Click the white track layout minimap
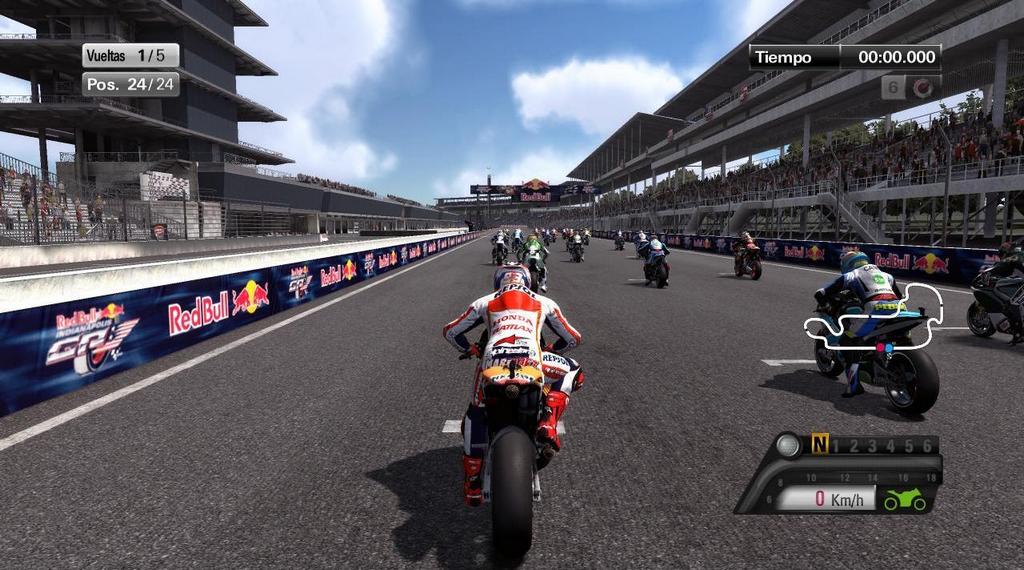Screen dimensions: 1024x570 point(874,320)
